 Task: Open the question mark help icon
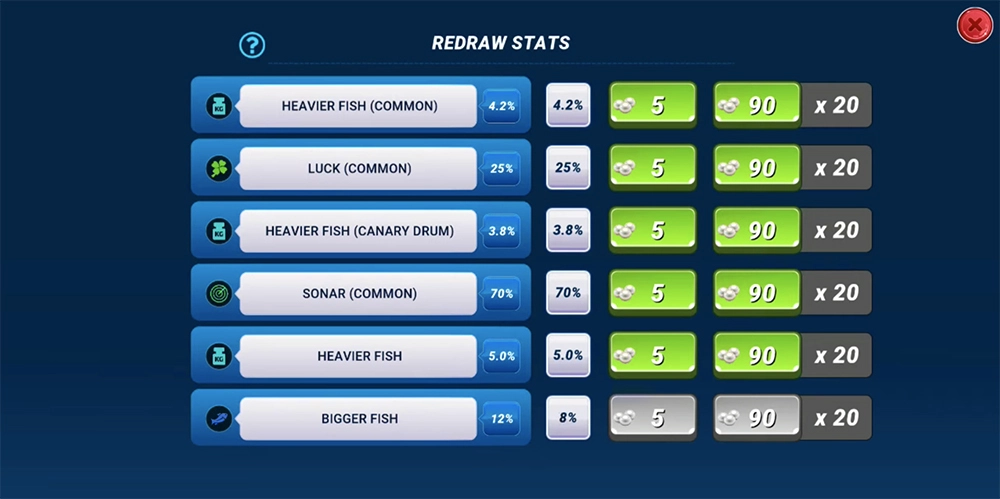coord(252,44)
